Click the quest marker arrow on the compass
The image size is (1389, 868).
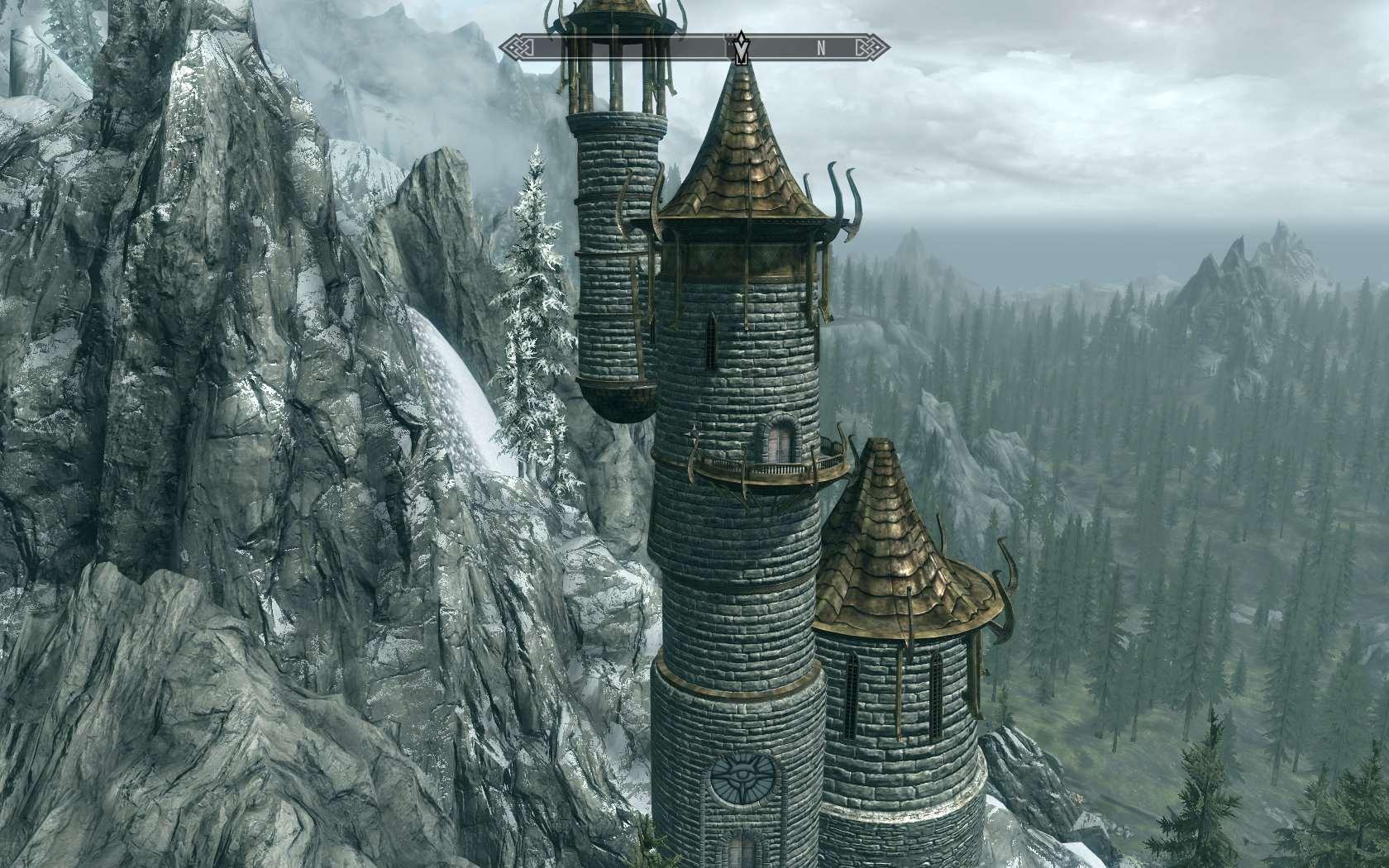click(x=742, y=47)
